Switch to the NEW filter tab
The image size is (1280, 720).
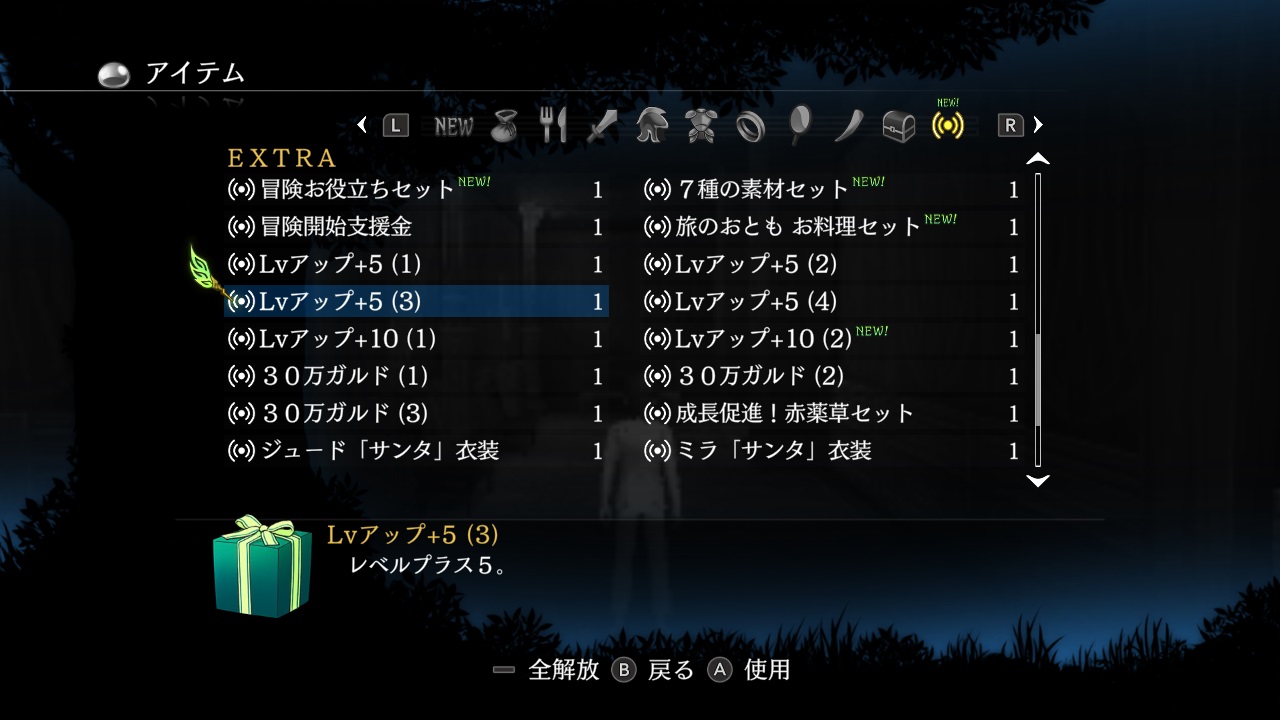455,124
